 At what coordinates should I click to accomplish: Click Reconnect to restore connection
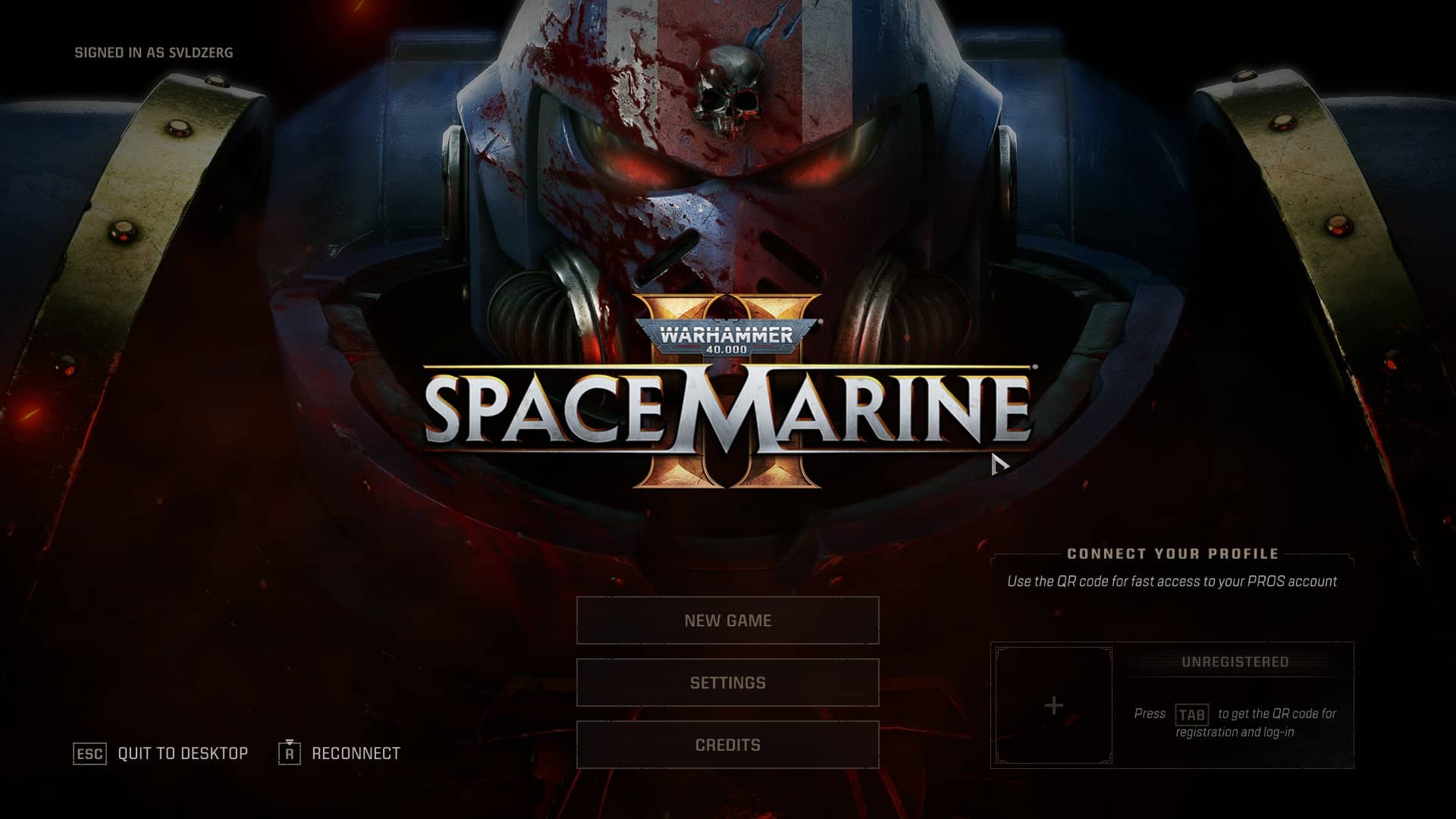(356, 753)
